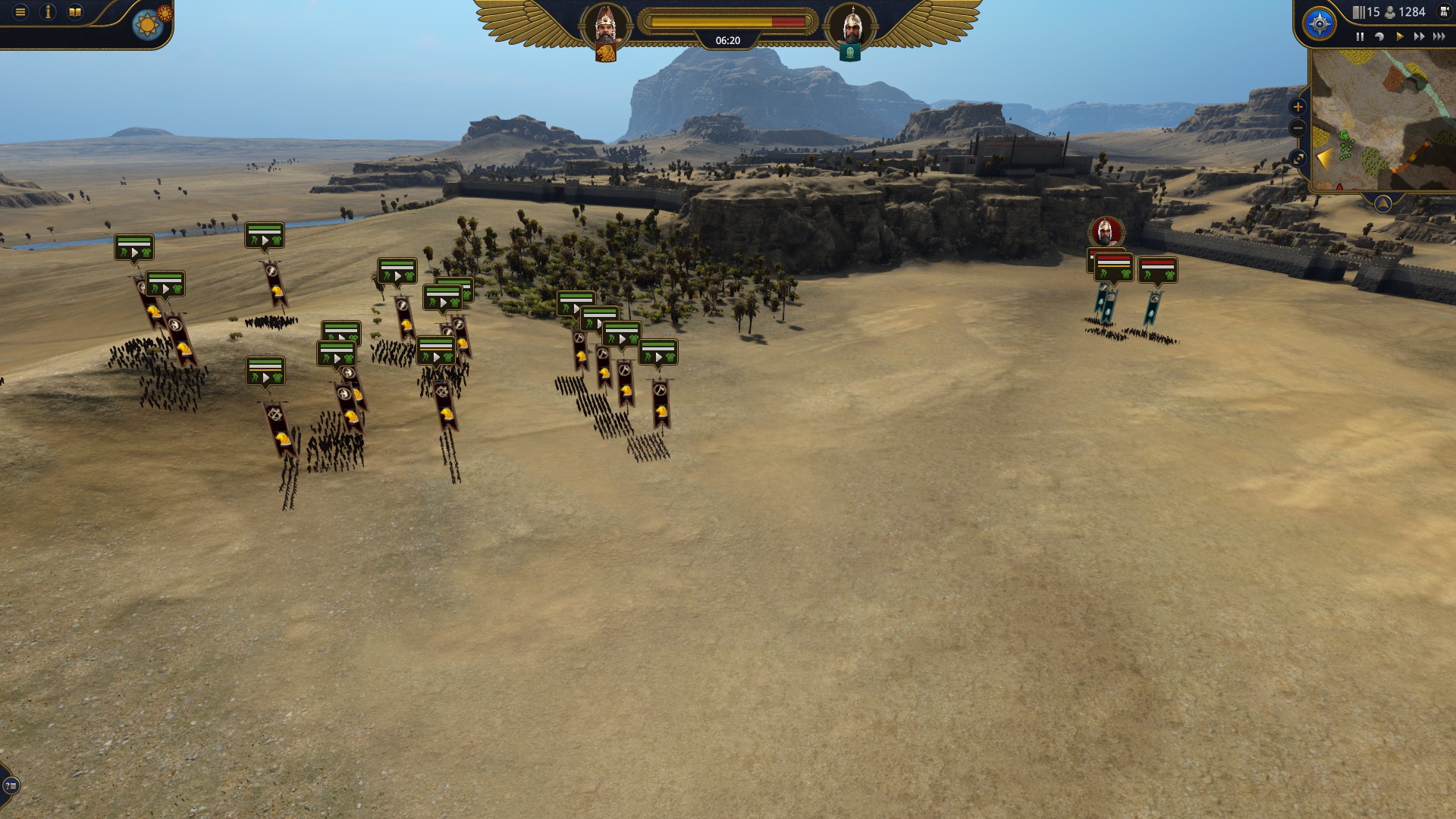Click the info icon at top left
This screenshot has width=1456, height=819.
pyautogui.click(x=47, y=11)
